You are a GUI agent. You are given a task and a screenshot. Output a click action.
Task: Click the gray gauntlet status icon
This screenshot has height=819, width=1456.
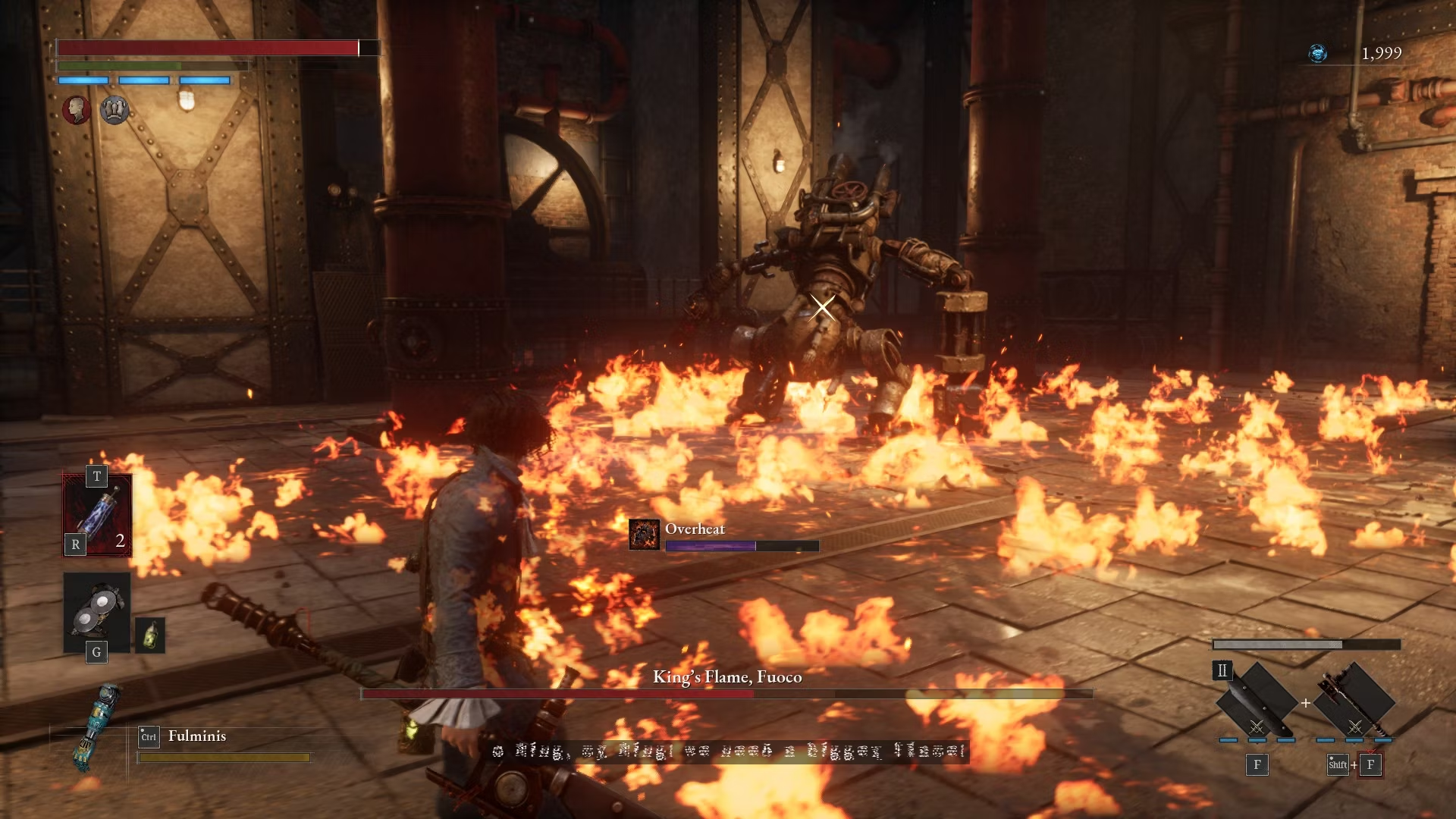pyautogui.click(x=115, y=110)
